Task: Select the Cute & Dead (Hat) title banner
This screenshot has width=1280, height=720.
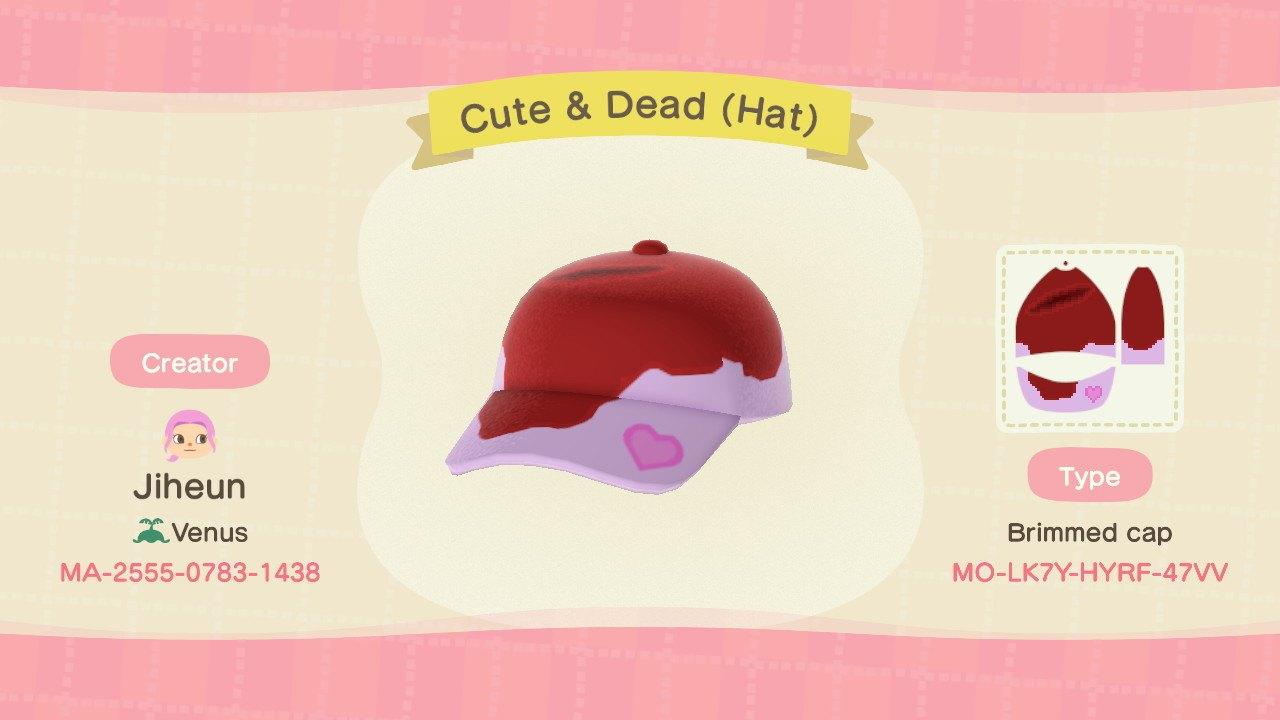Action: tap(640, 113)
